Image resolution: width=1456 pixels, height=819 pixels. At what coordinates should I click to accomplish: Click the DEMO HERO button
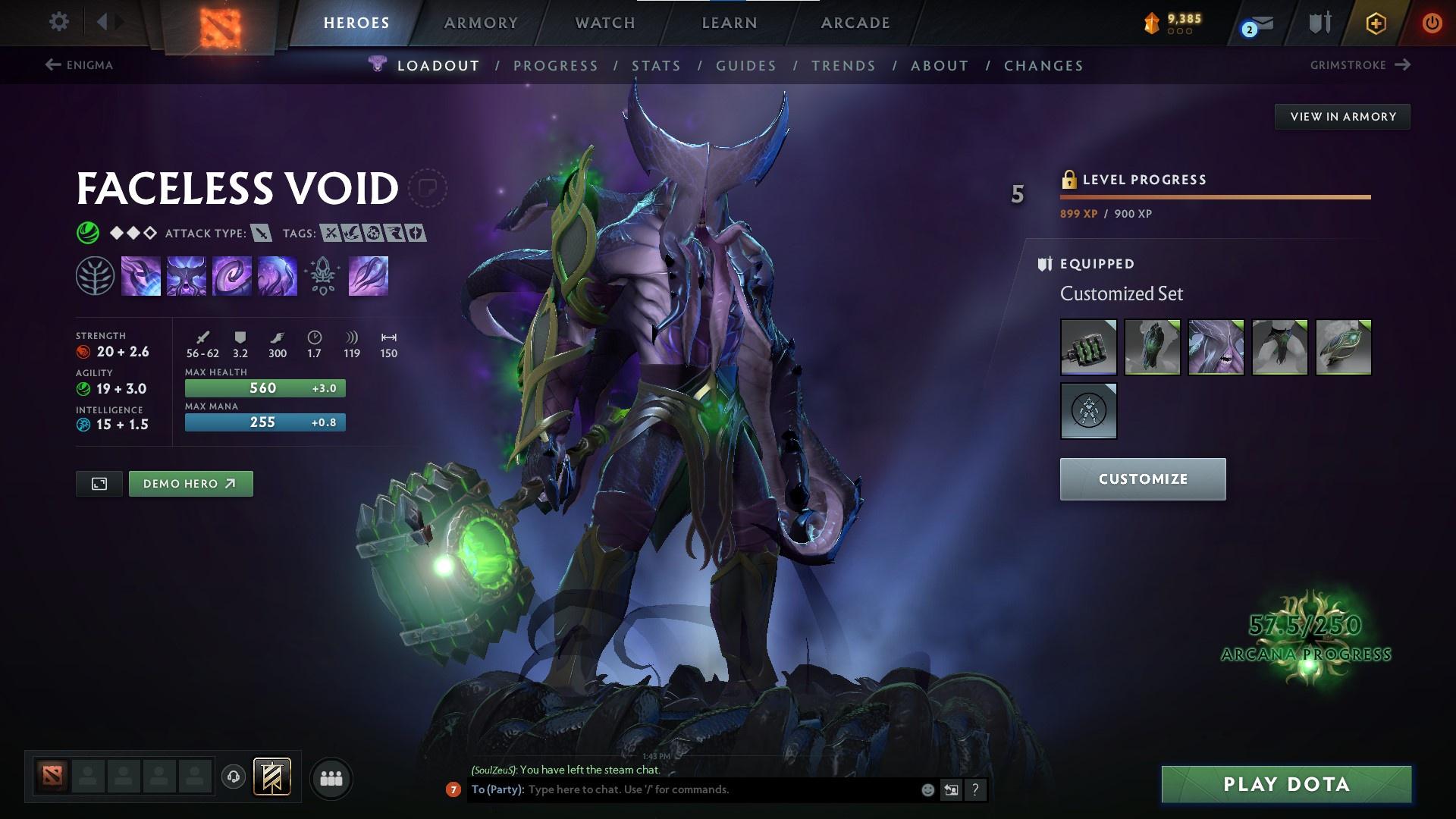tap(190, 483)
